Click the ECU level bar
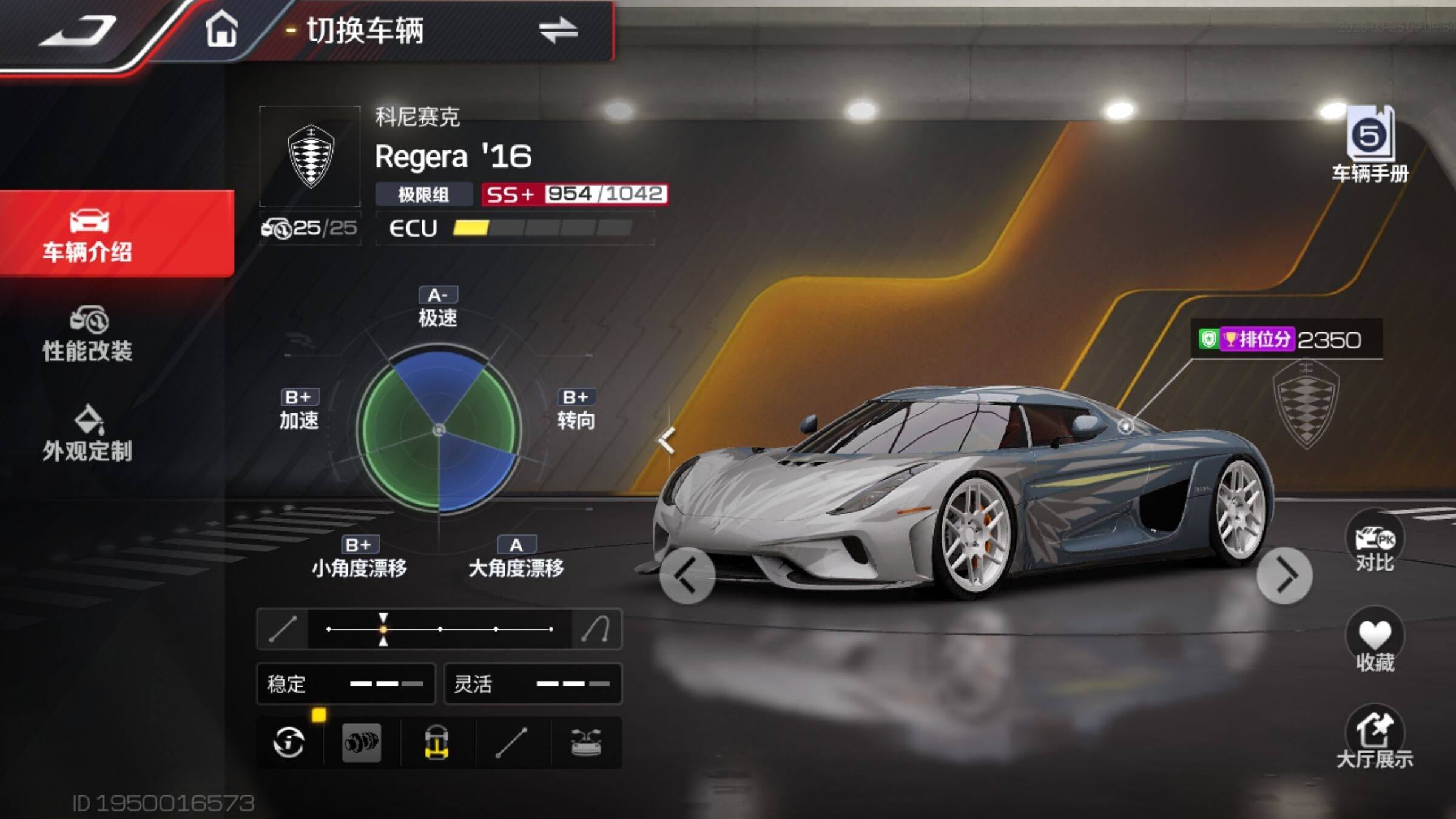This screenshot has height=819, width=1456. pos(542,228)
